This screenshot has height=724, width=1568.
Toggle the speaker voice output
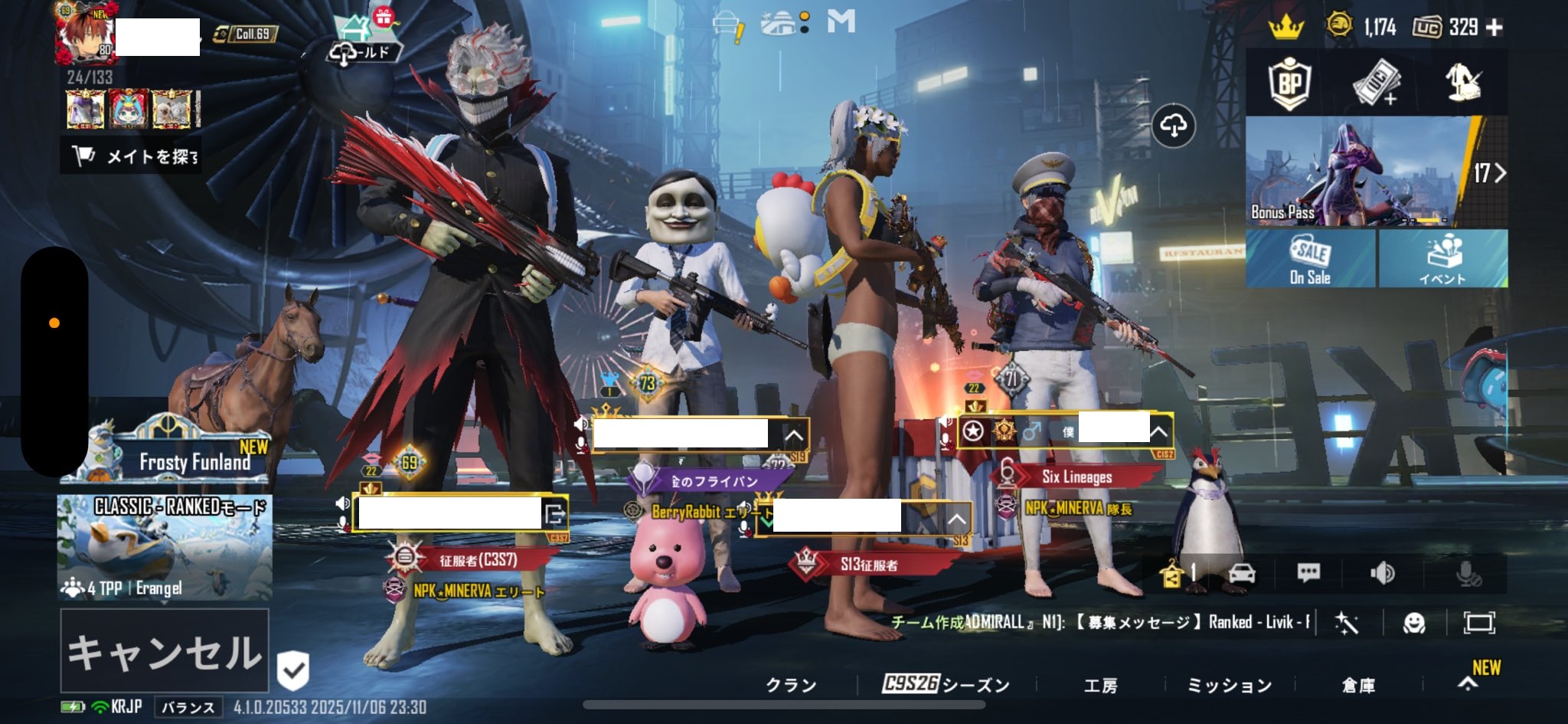click(1382, 573)
